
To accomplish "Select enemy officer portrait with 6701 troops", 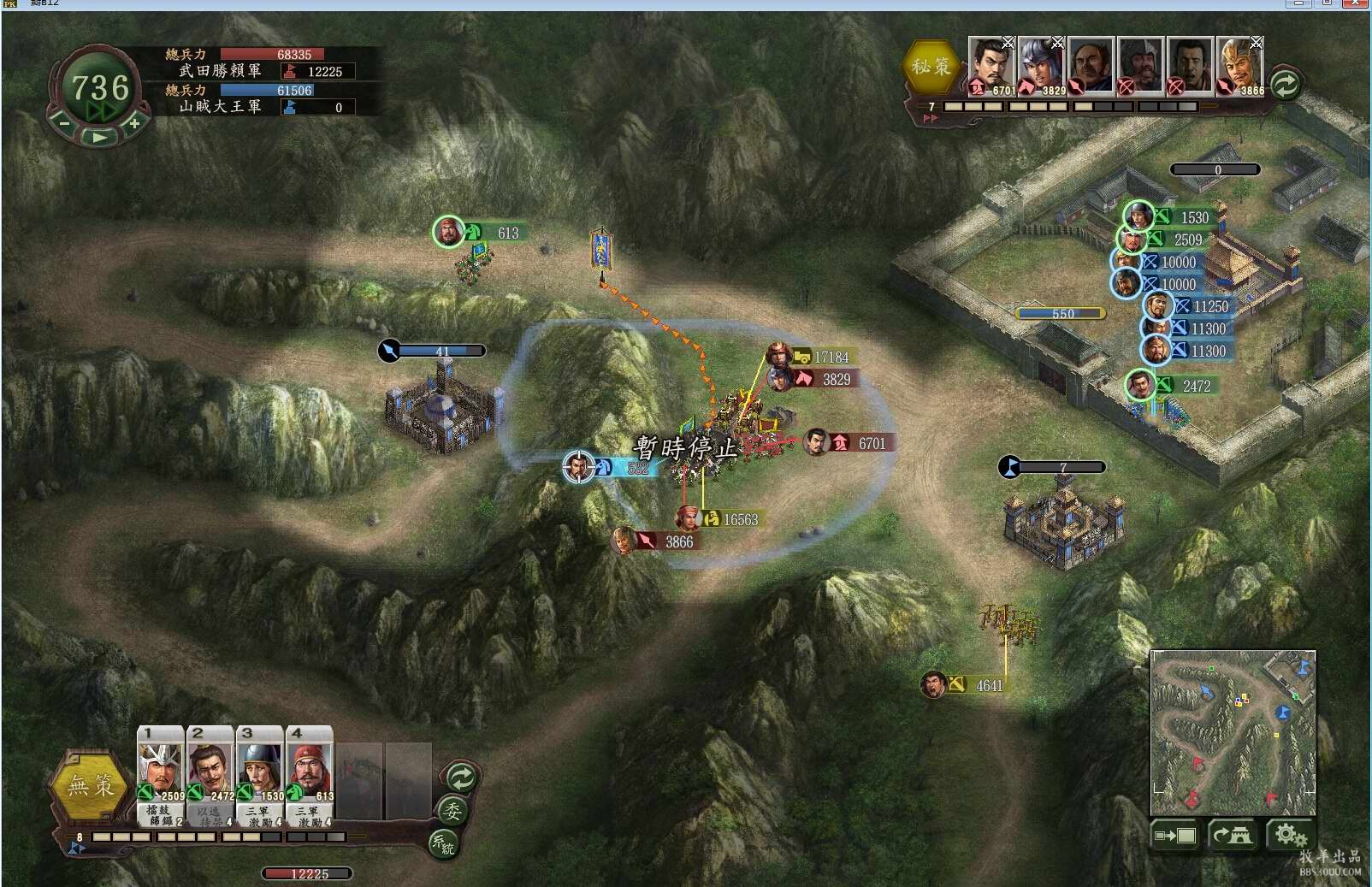I will (x=991, y=65).
